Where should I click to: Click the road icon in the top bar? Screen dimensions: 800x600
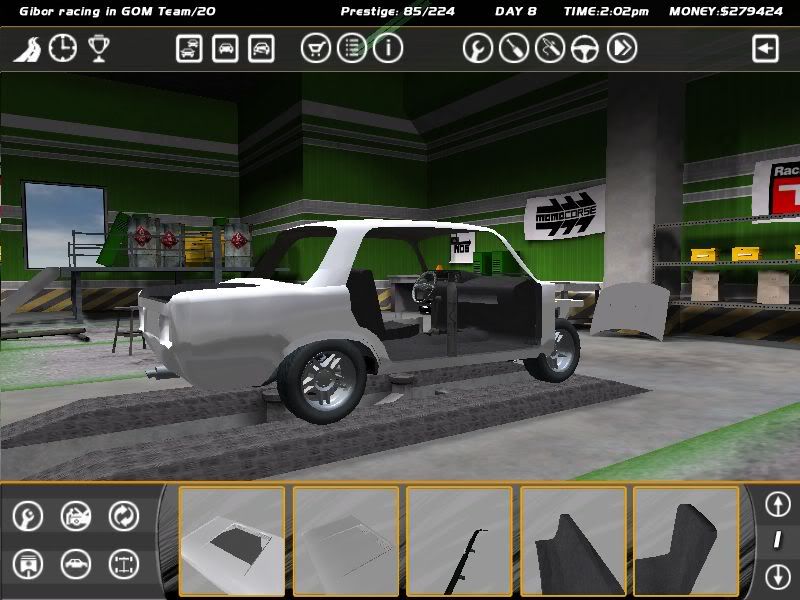[x=26, y=48]
